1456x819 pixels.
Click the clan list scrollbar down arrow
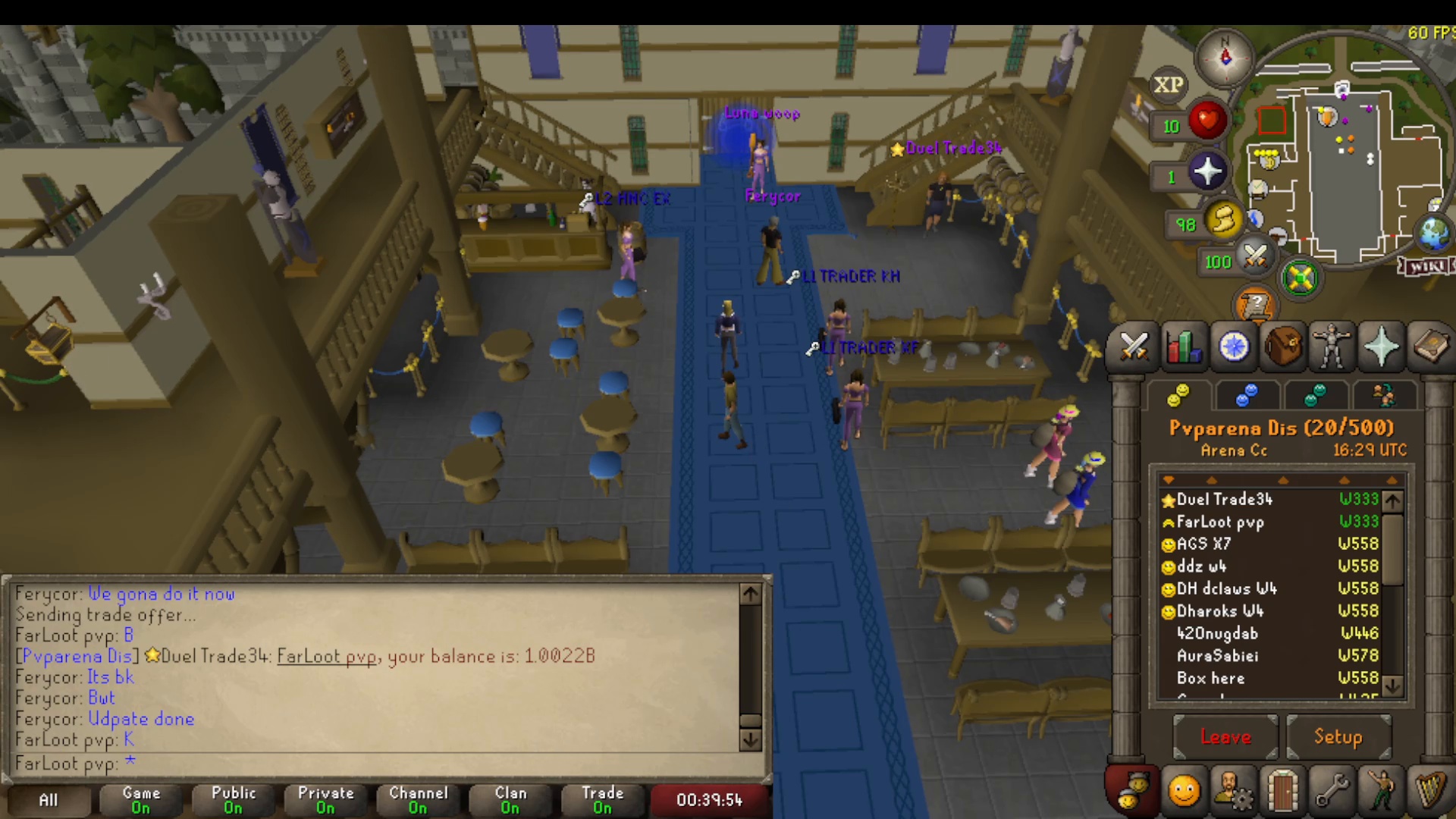pyautogui.click(x=1392, y=687)
